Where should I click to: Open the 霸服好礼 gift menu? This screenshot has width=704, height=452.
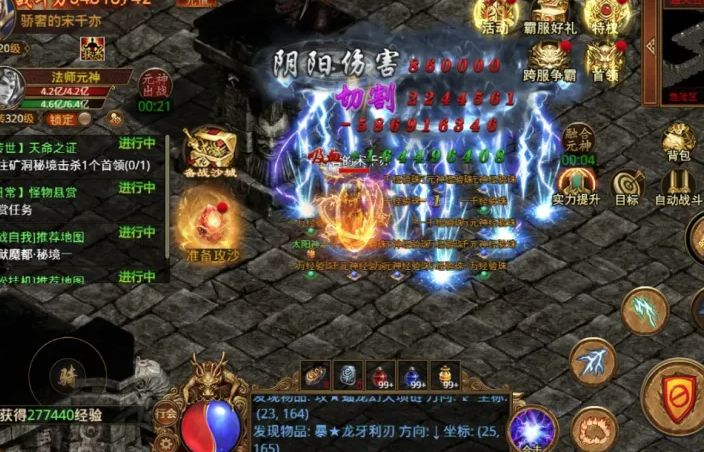pyautogui.click(x=550, y=16)
